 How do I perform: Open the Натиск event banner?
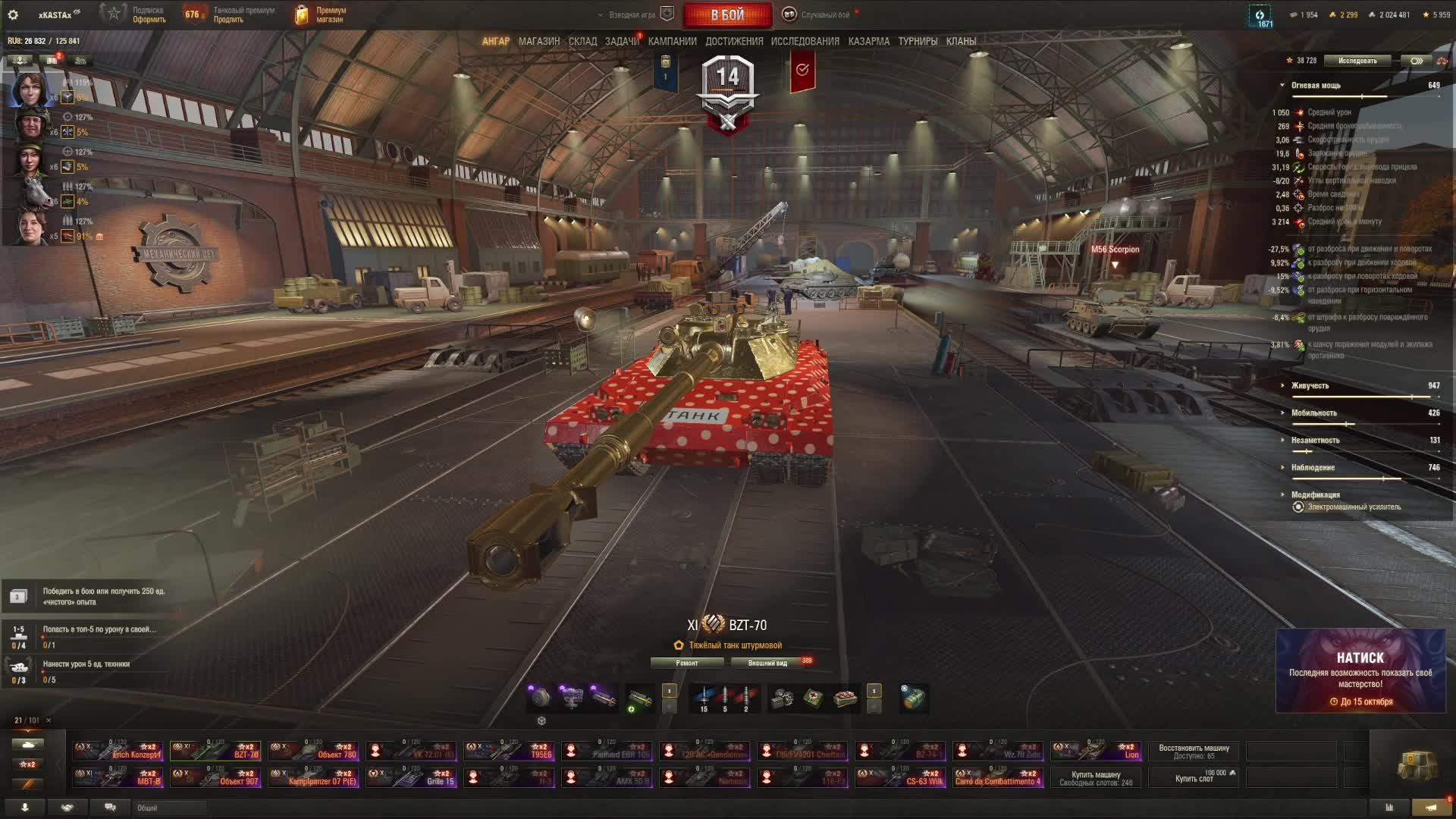click(x=1360, y=671)
